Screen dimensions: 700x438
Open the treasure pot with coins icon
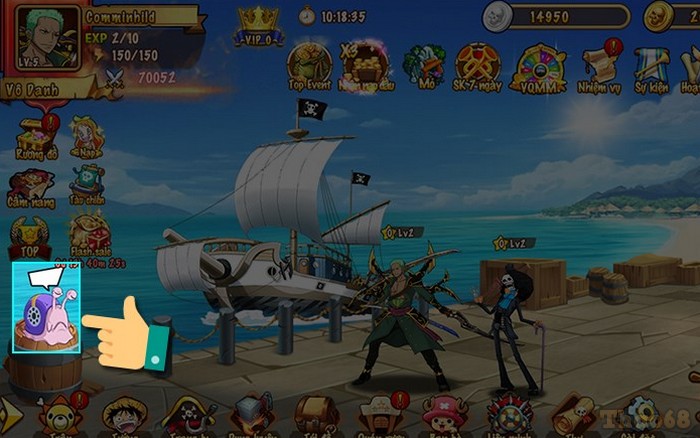coord(364,65)
